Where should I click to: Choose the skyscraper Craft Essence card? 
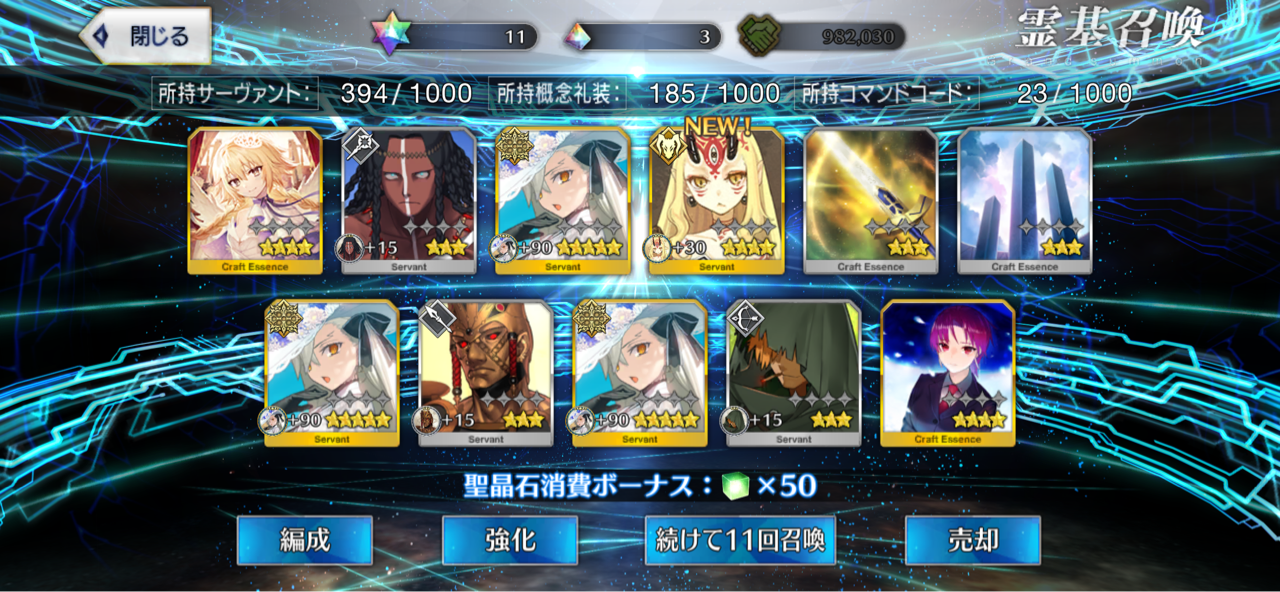[1025, 200]
